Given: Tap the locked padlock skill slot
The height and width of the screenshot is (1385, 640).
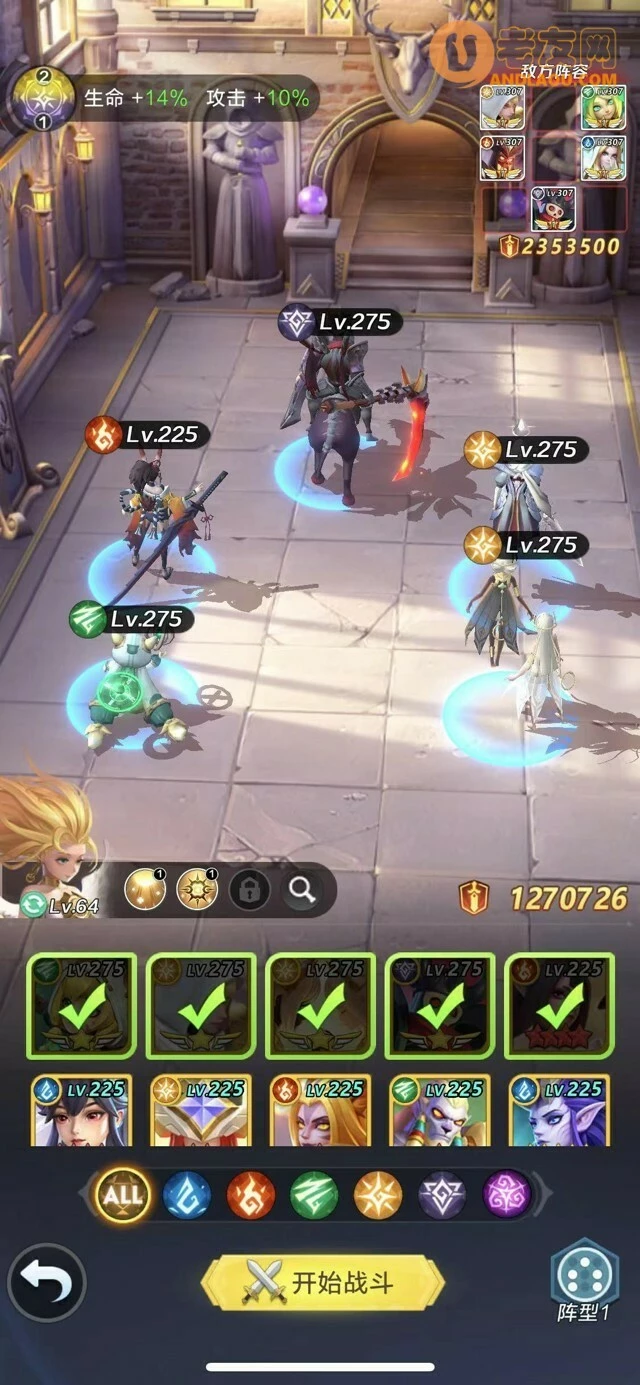Looking at the screenshot, I should 249,889.
